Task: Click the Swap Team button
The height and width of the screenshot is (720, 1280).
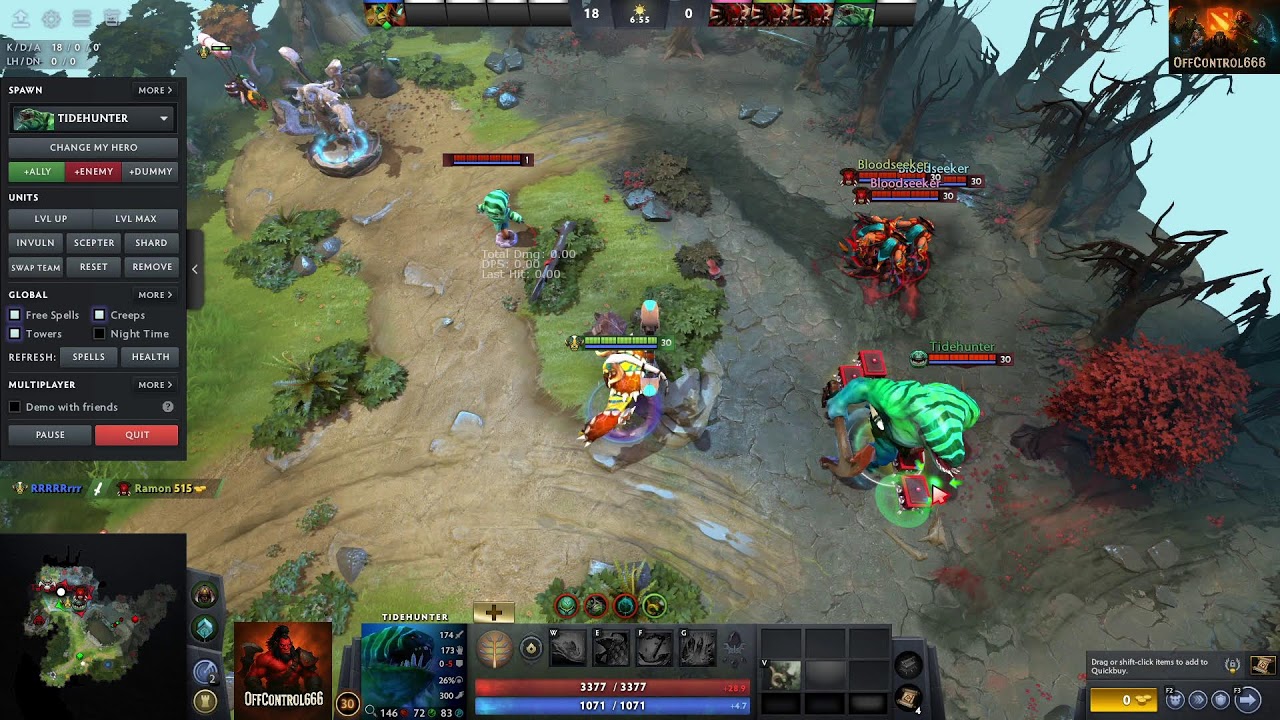Action: coord(35,267)
